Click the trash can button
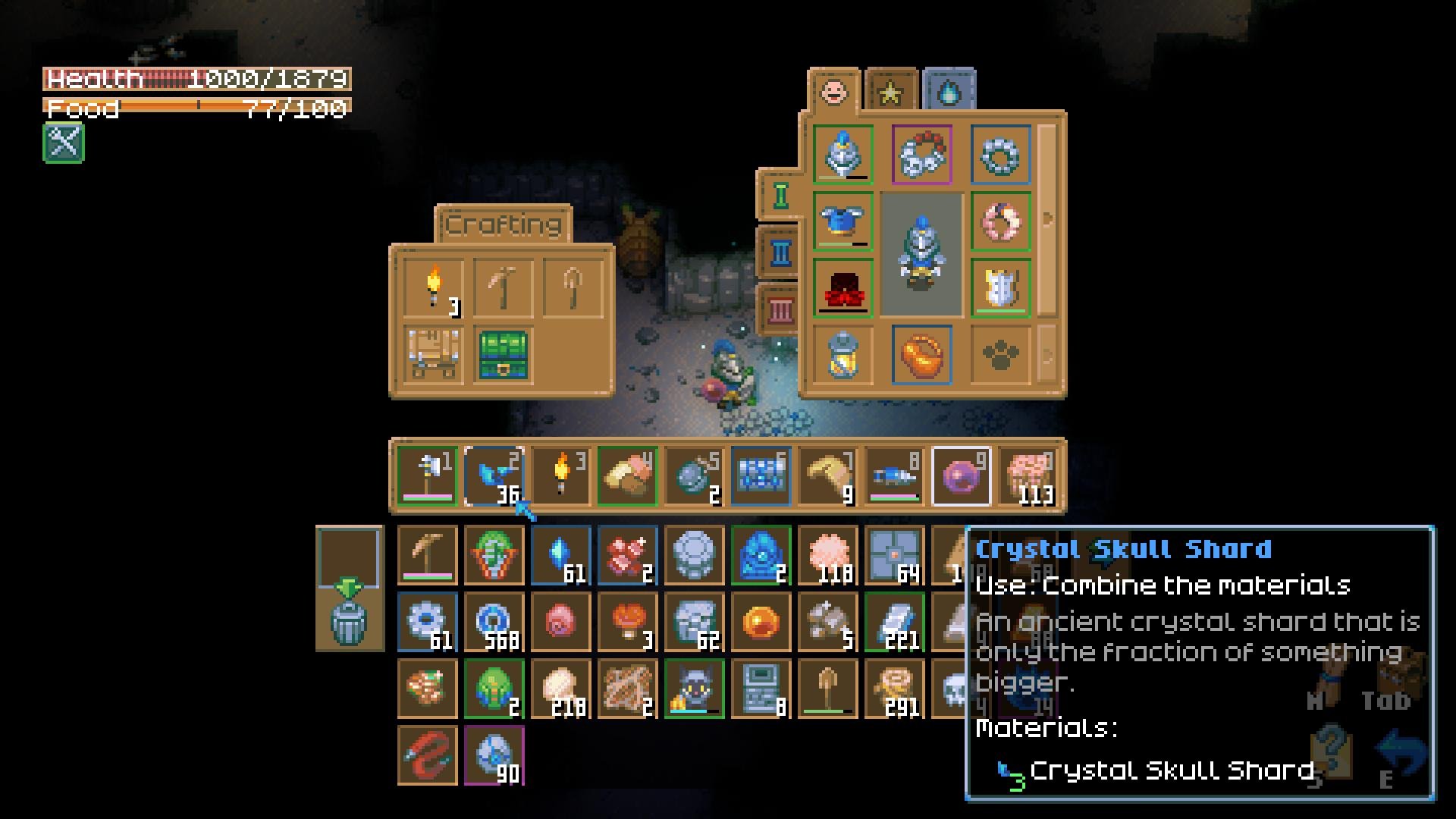 coord(350,620)
